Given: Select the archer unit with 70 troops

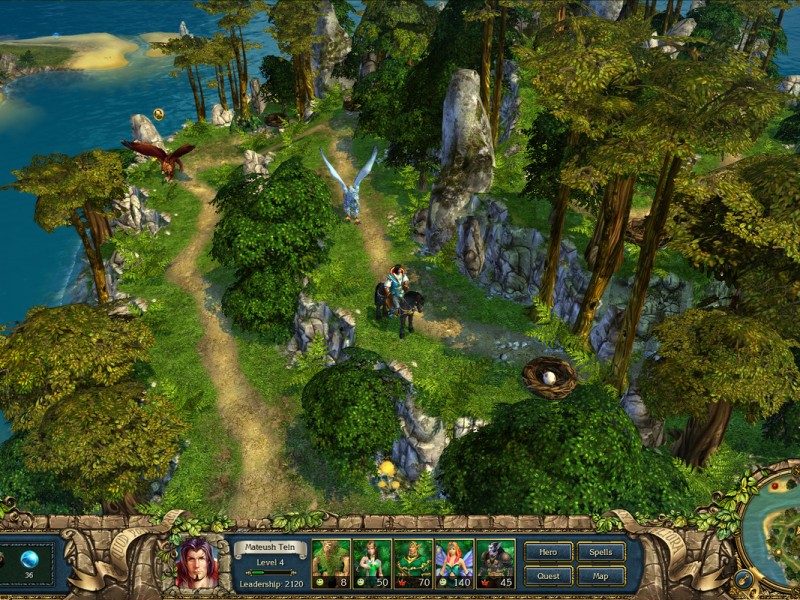Looking at the screenshot, I should 413,563.
